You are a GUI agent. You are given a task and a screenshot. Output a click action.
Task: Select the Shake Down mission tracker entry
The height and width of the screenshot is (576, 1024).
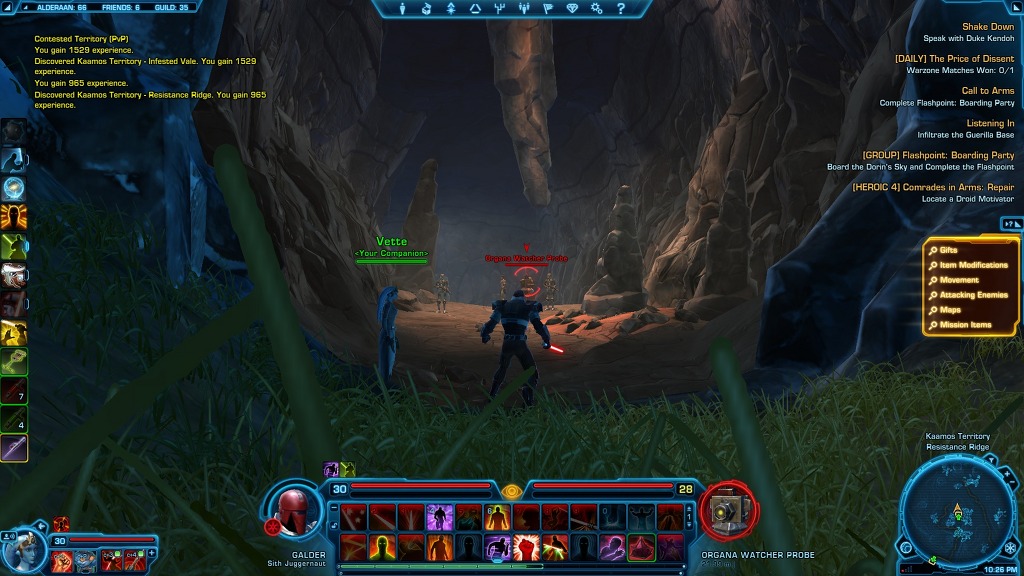click(987, 27)
